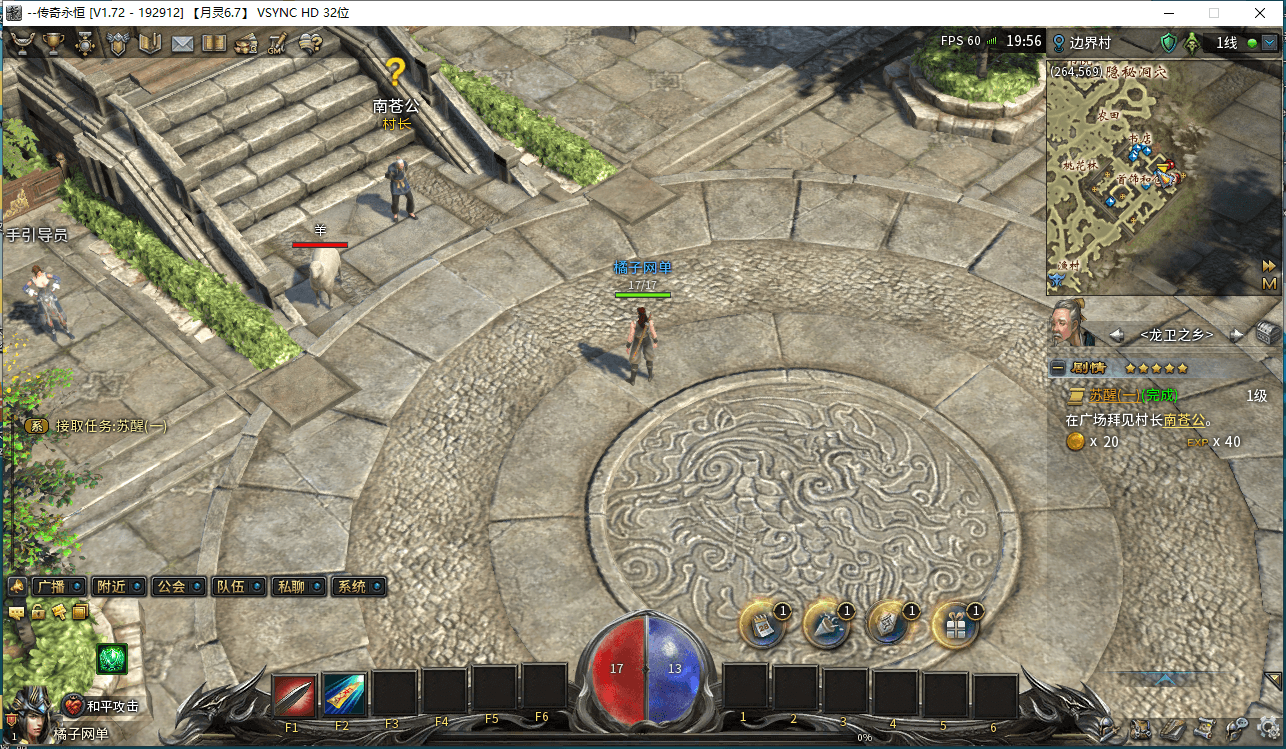This screenshot has height=749, width=1286.
Task: Use the blue talisman skill on F2
Action: (x=344, y=694)
